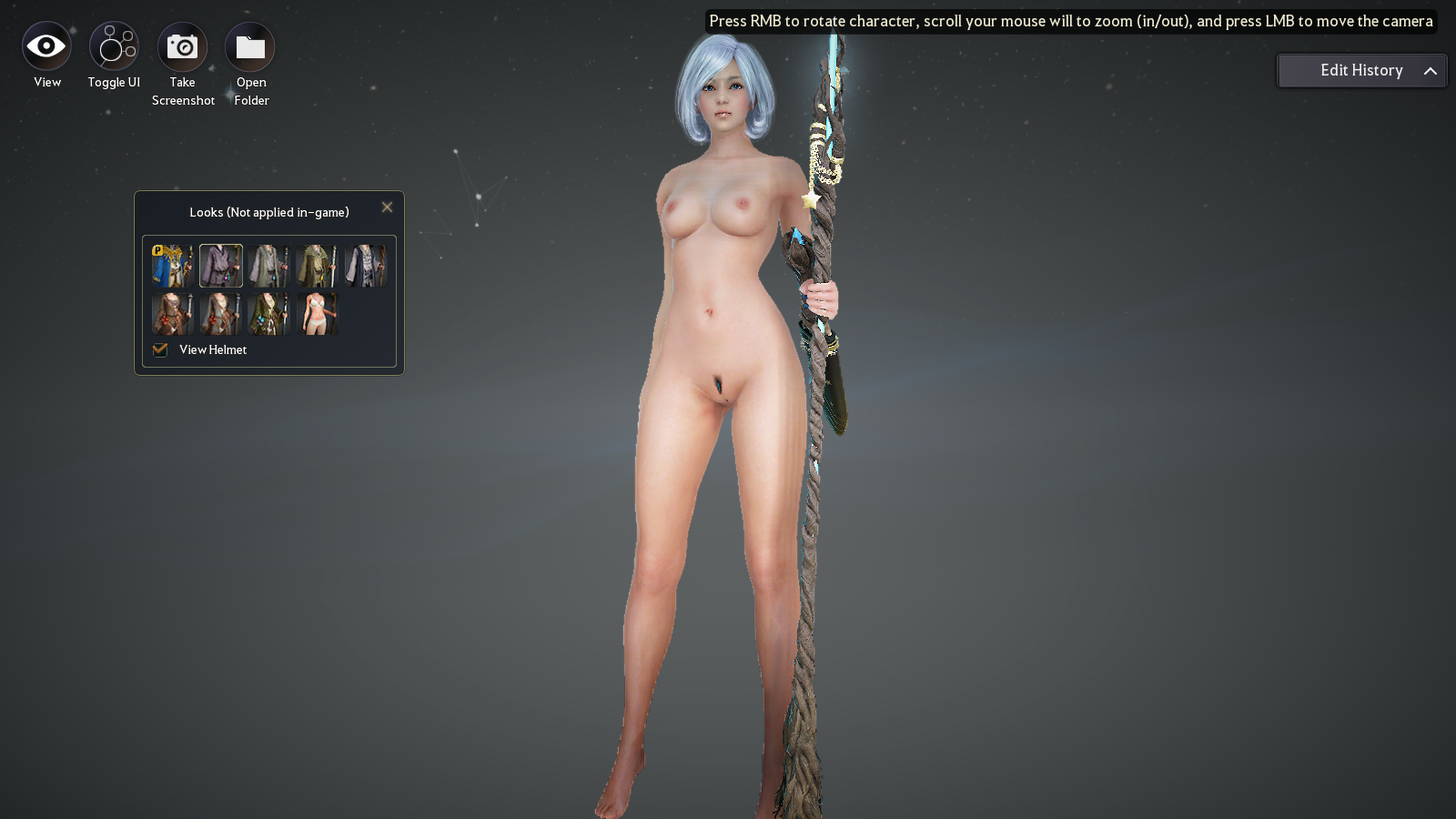The image size is (1456, 819).
Task: Click the Toggle UI icon
Action: click(x=113, y=44)
